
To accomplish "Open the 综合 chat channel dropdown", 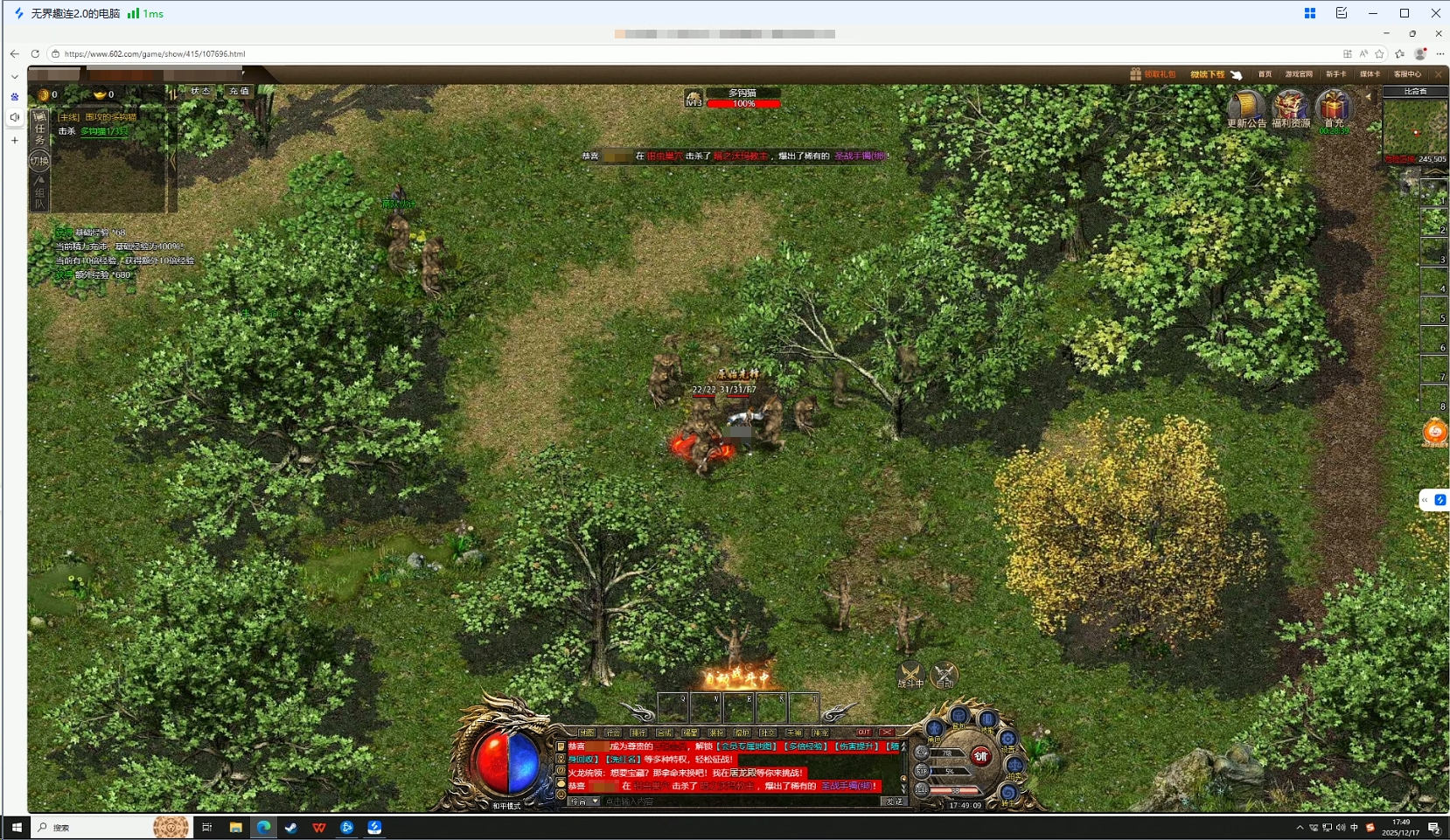I will tap(584, 802).
